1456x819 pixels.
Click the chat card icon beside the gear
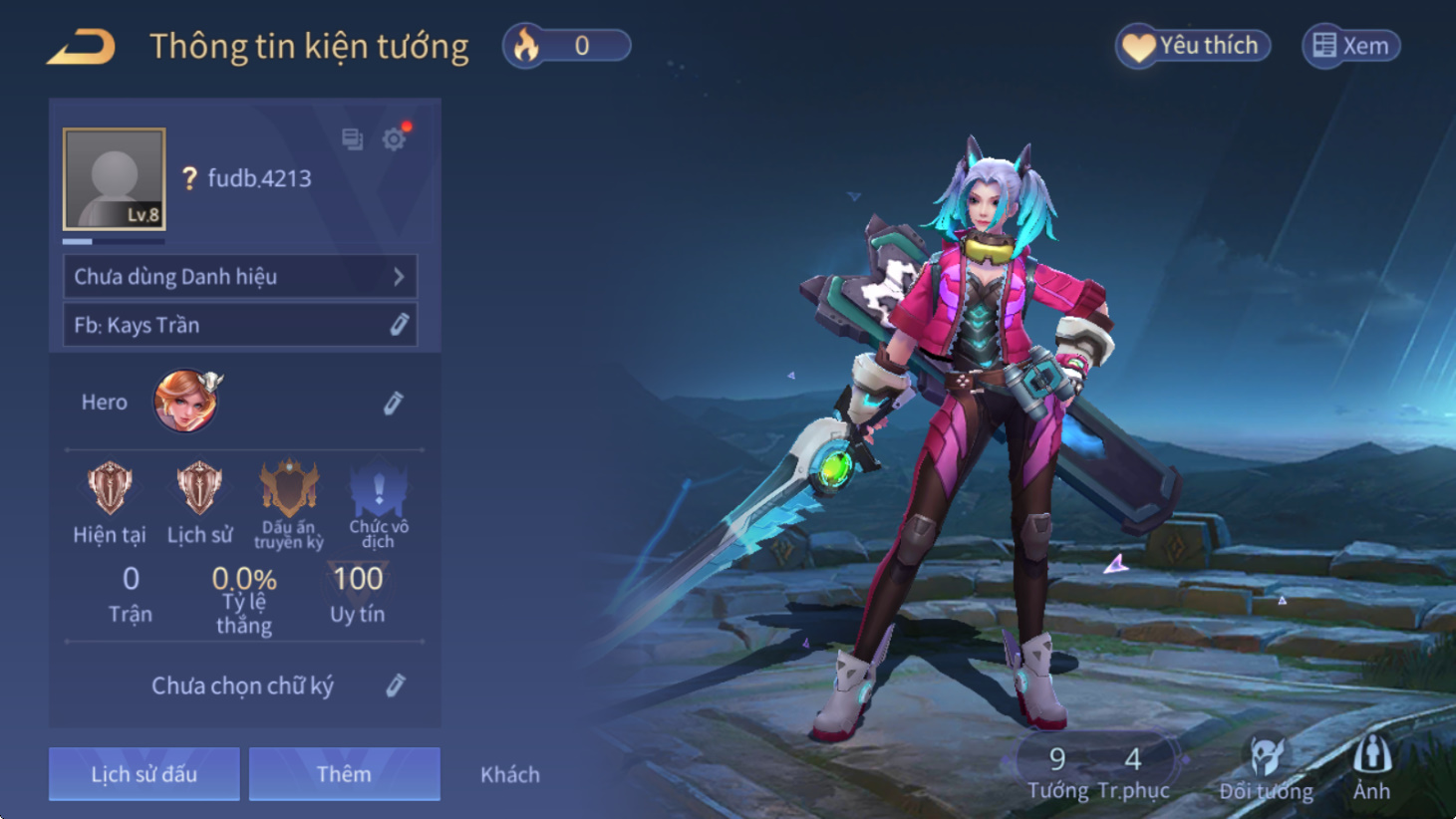352,138
